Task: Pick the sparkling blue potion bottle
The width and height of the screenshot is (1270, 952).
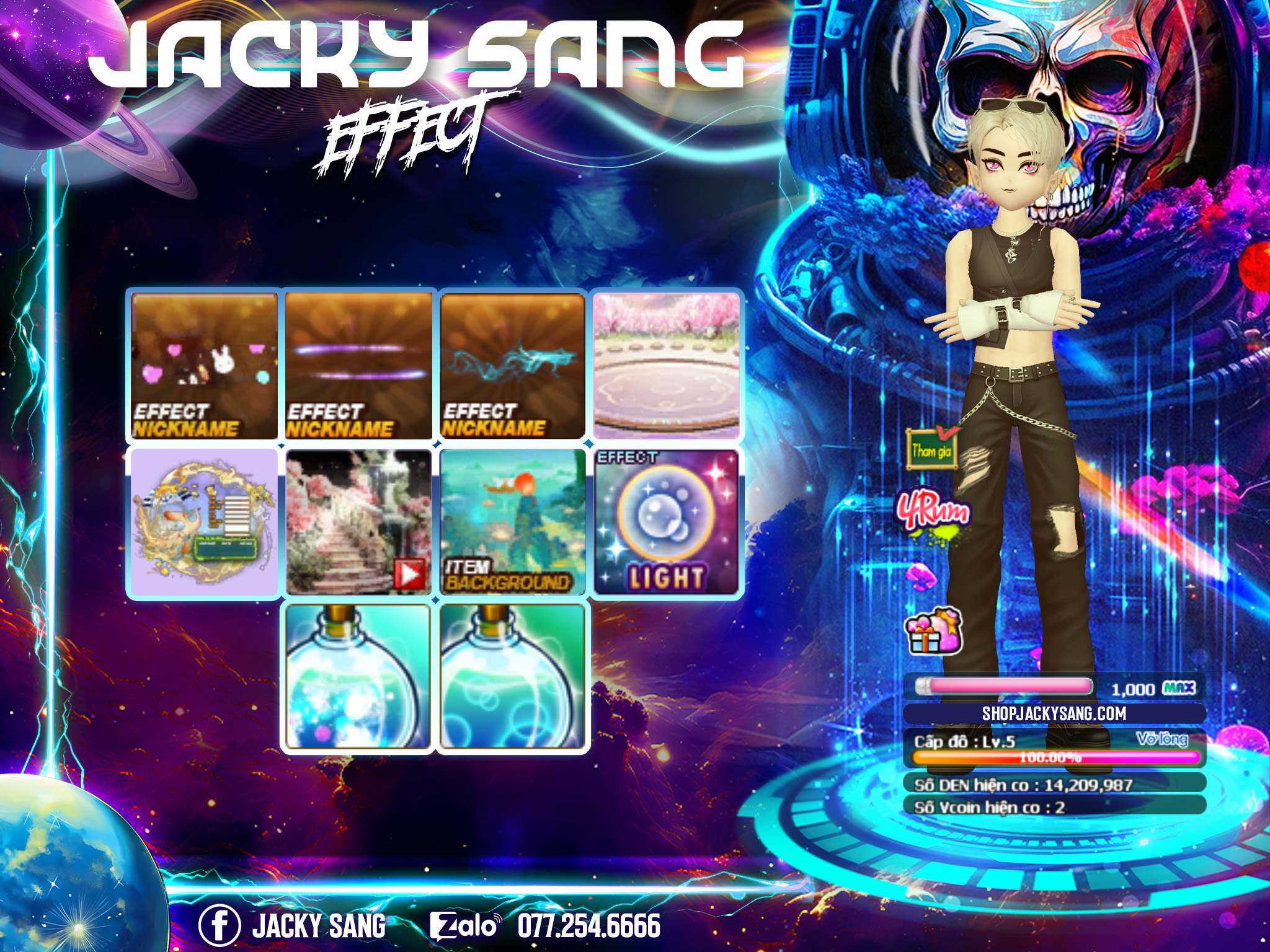Action: pyautogui.click(x=357, y=677)
